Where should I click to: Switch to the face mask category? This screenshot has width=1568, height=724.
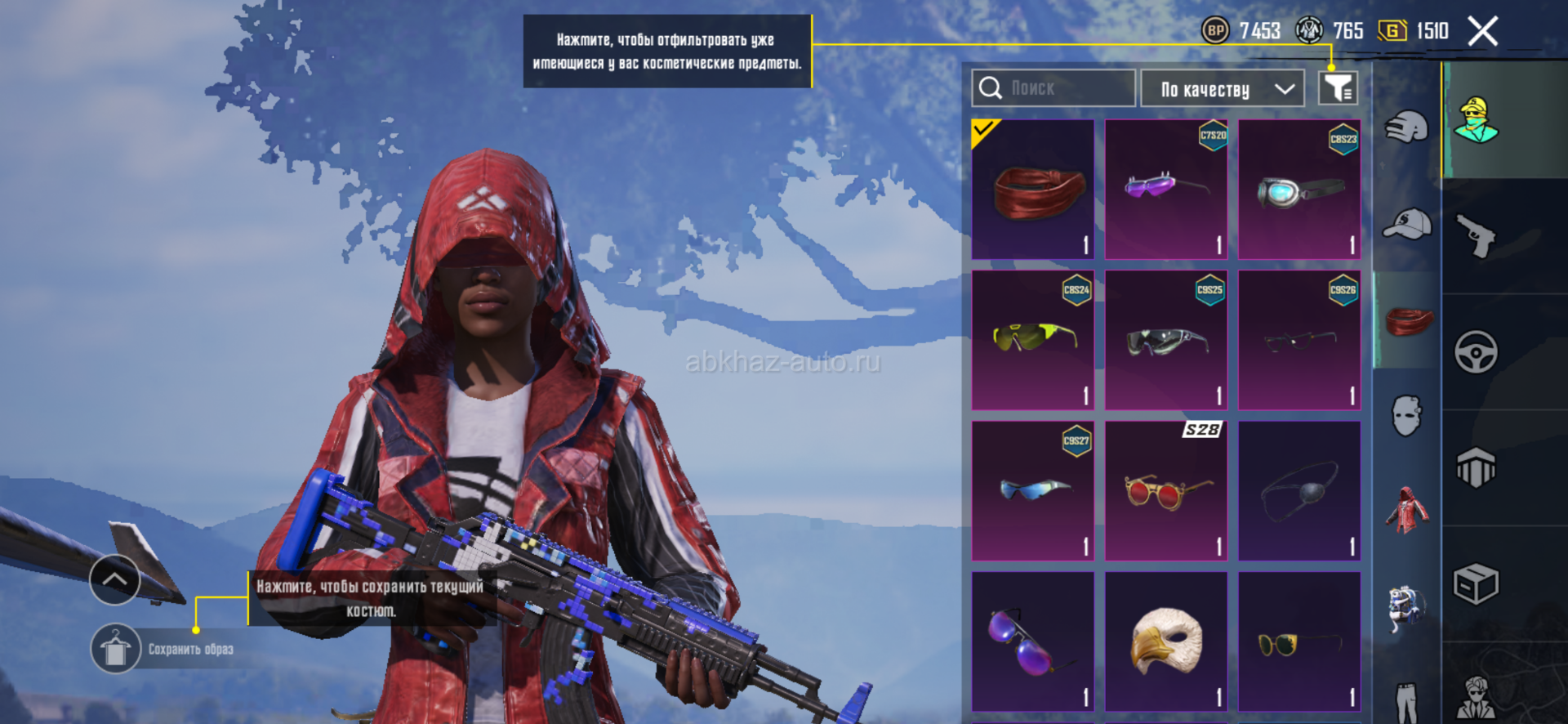coord(1406,415)
